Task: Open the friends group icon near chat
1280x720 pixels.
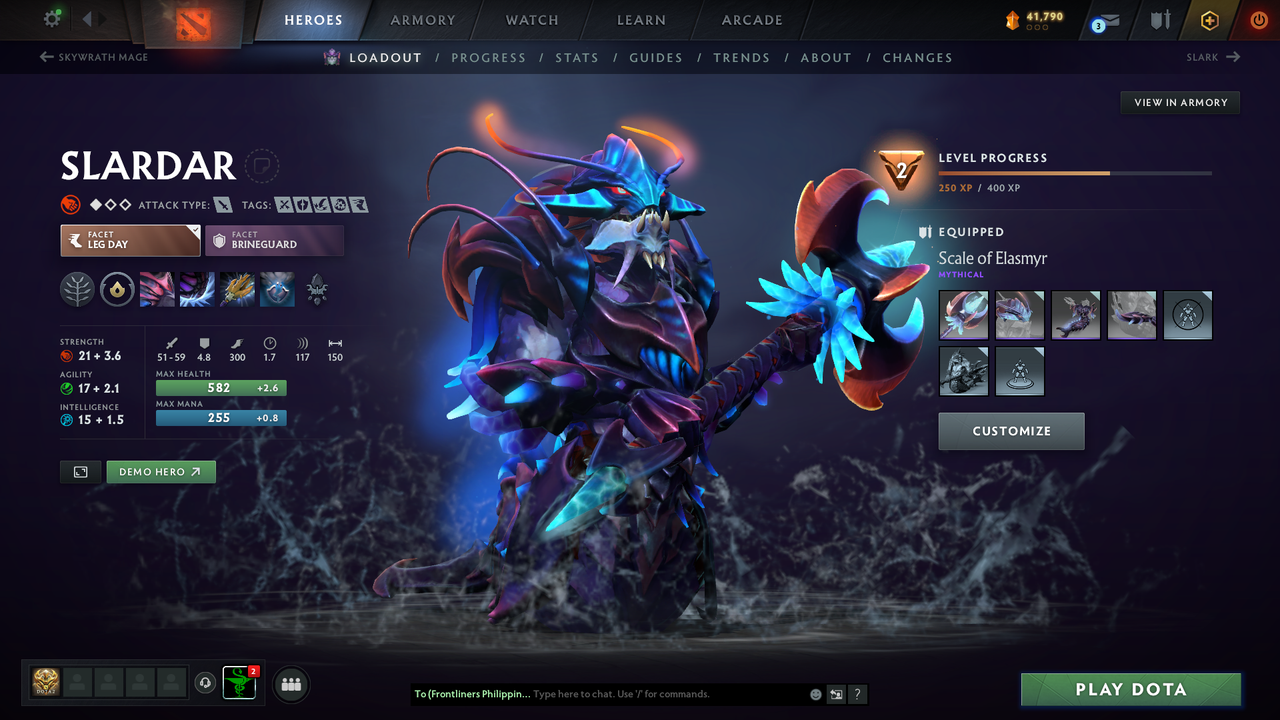Action: click(290, 684)
